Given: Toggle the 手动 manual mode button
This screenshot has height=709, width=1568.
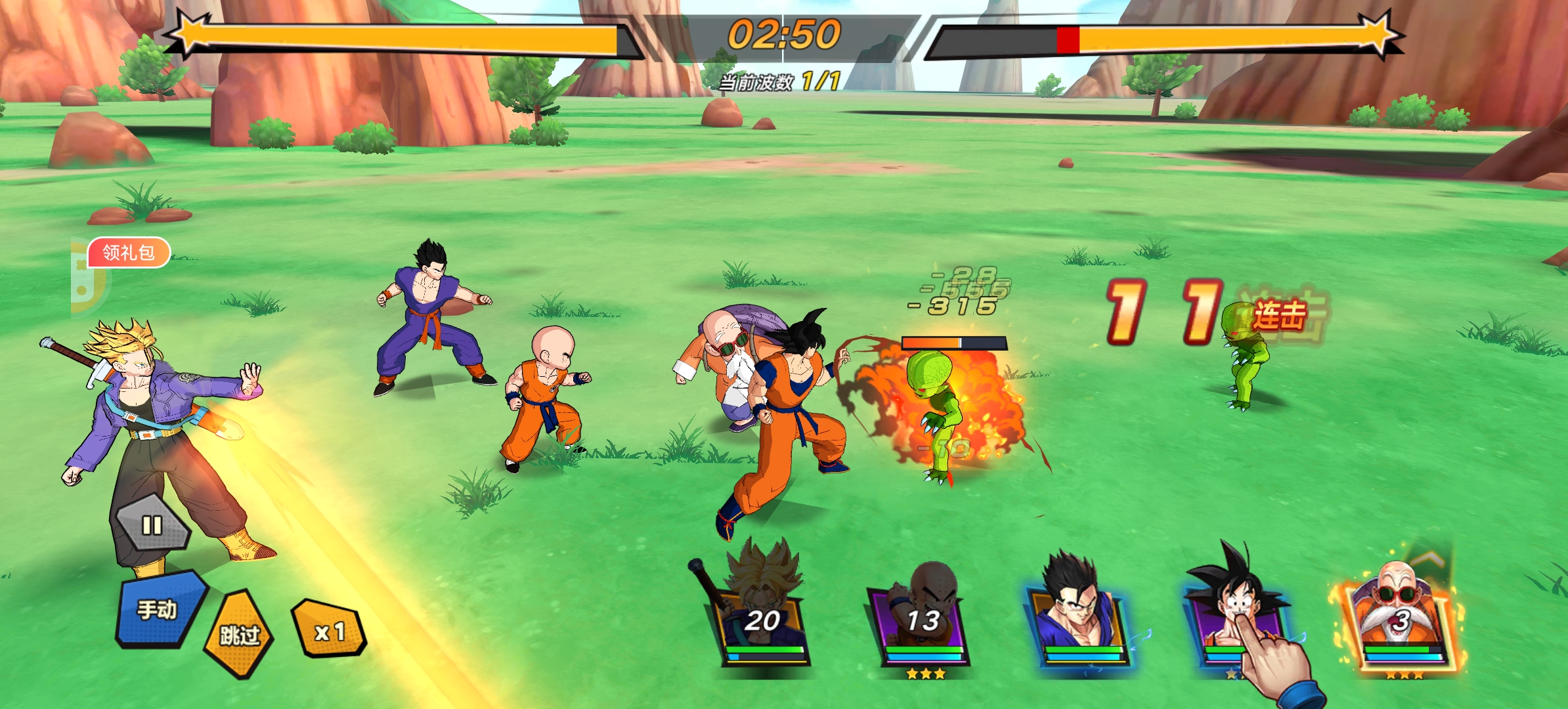Looking at the screenshot, I should pyautogui.click(x=158, y=610).
